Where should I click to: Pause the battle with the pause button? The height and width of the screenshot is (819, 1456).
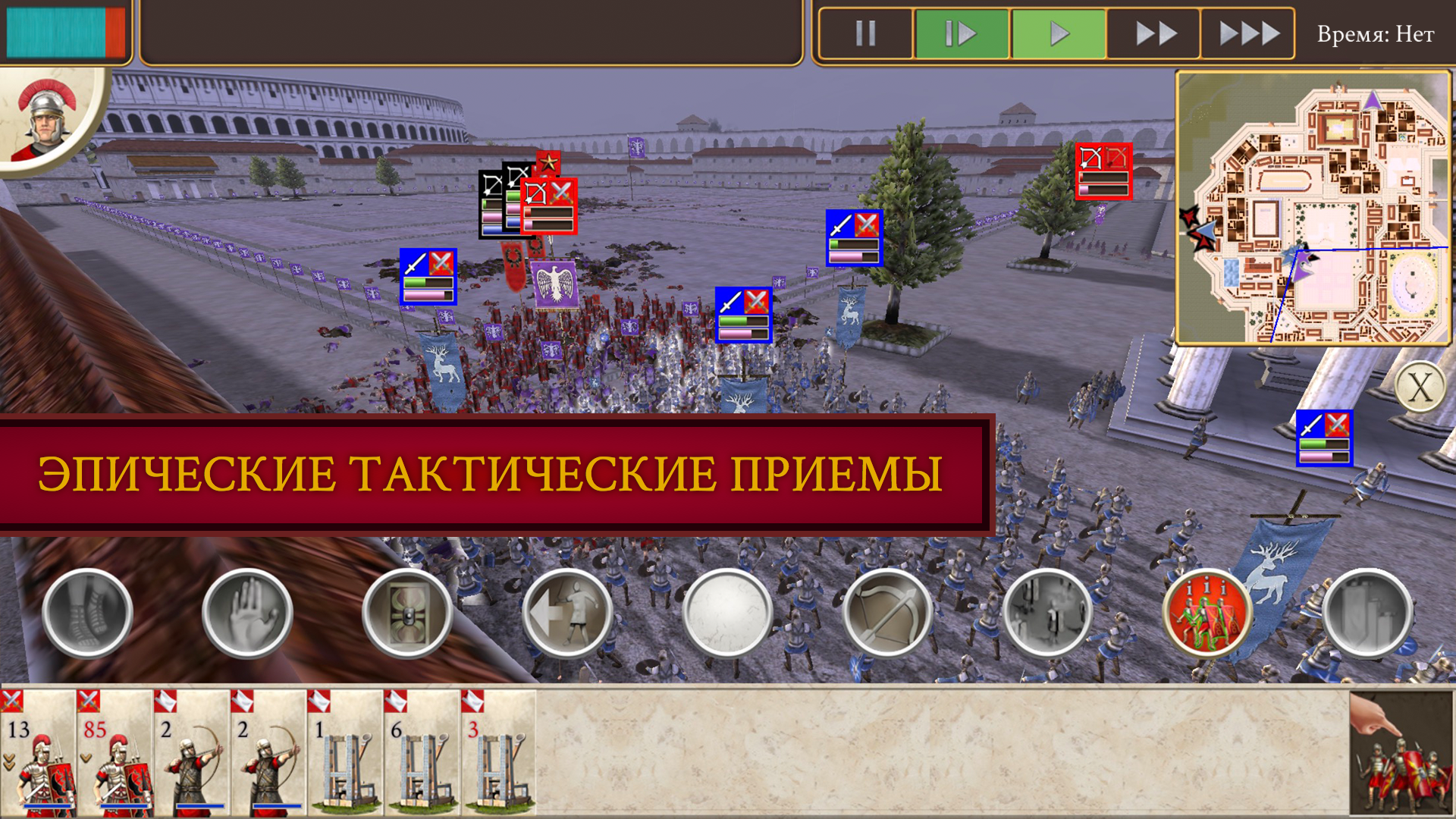864,33
